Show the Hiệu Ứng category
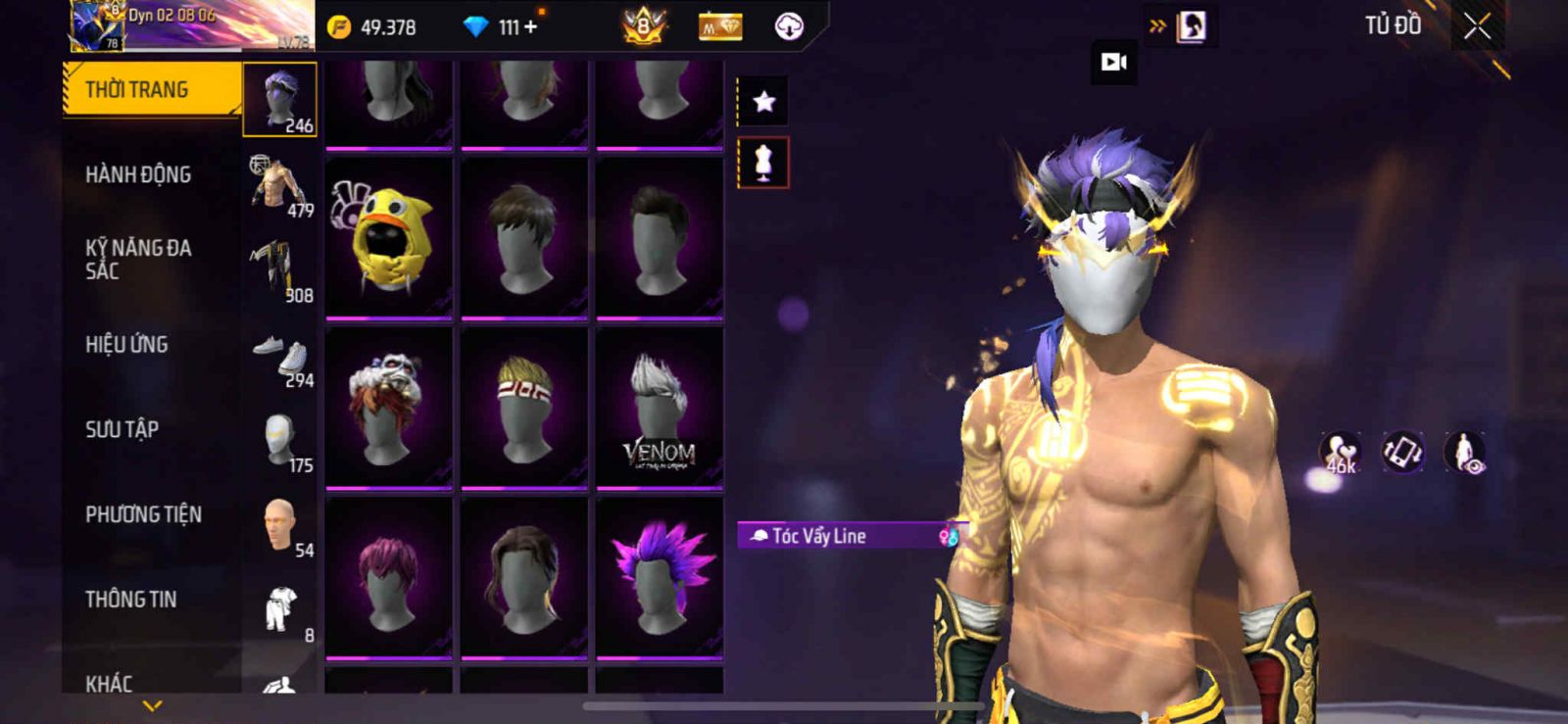Image resolution: width=1568 pixels, height=724 pixels. point(127,345)
